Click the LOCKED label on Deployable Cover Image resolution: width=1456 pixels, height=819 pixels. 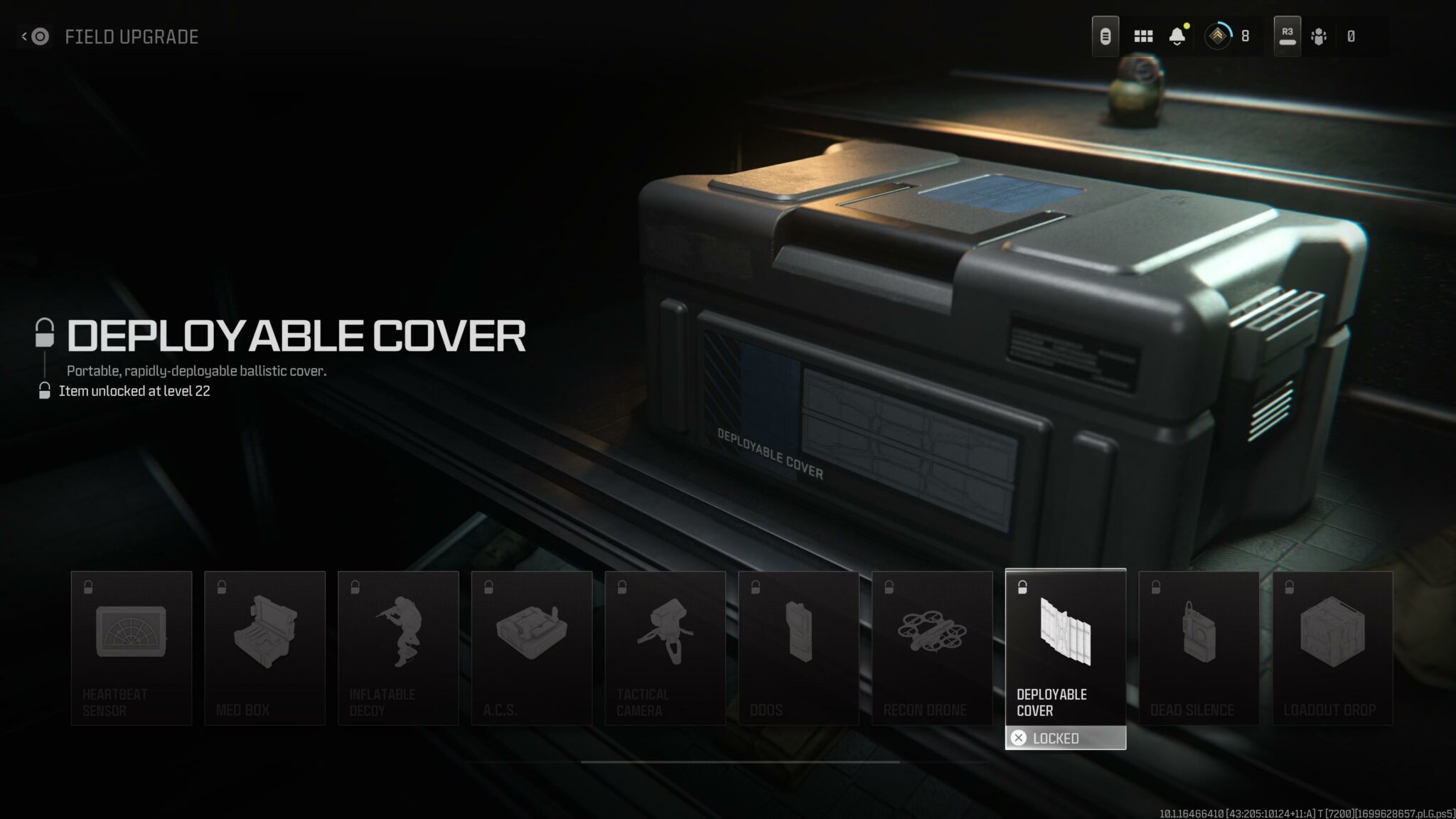coord(1065,738)
